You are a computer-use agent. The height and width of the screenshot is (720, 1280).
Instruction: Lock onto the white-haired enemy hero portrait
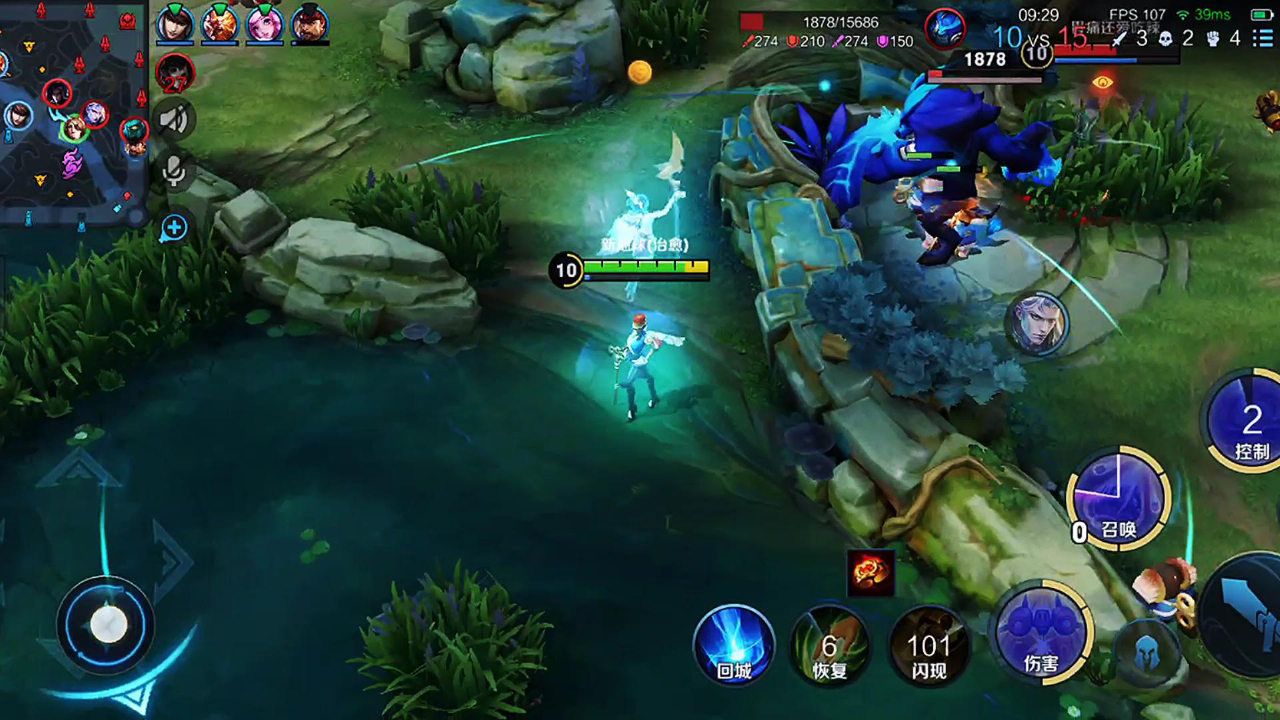1037,324
